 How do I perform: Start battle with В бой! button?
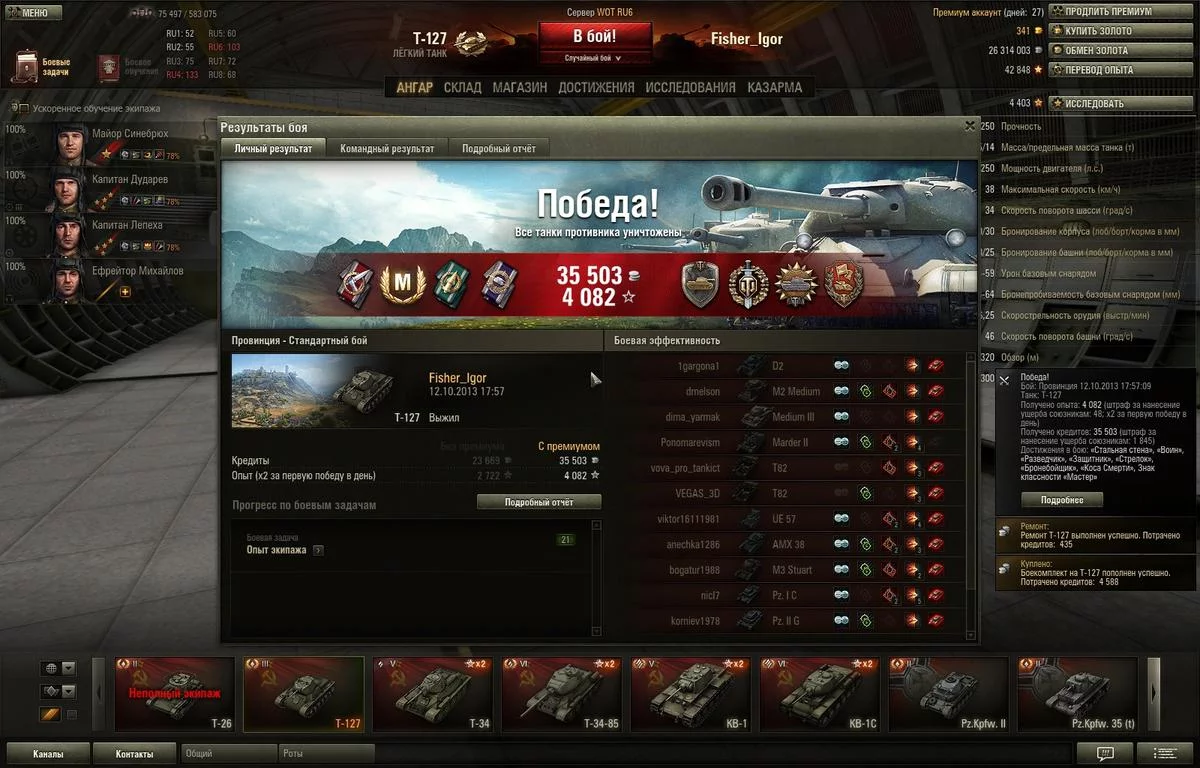coord(595,37)
